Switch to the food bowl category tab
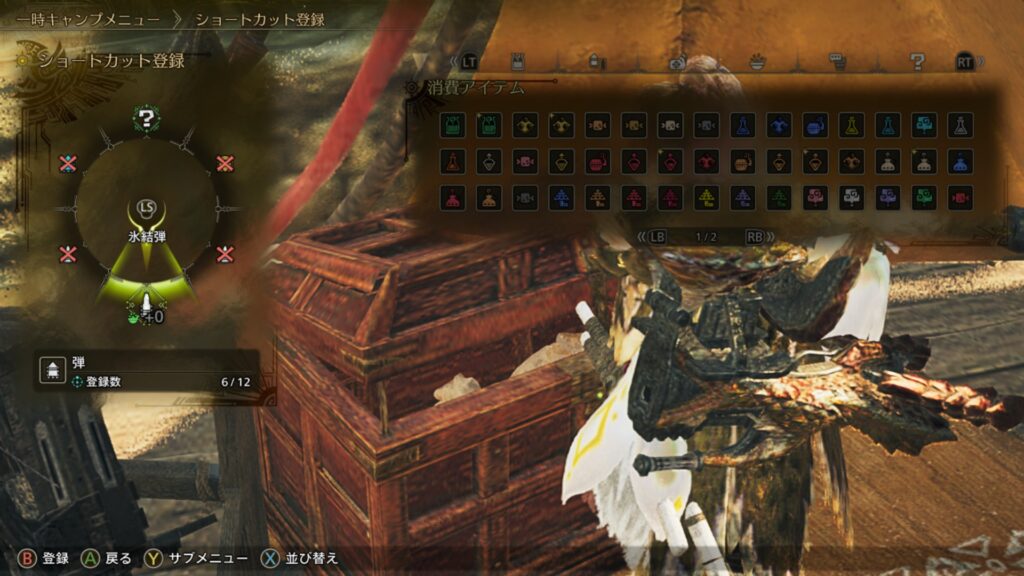Screen dimensions: 1024x576 [x=758, y=61]
